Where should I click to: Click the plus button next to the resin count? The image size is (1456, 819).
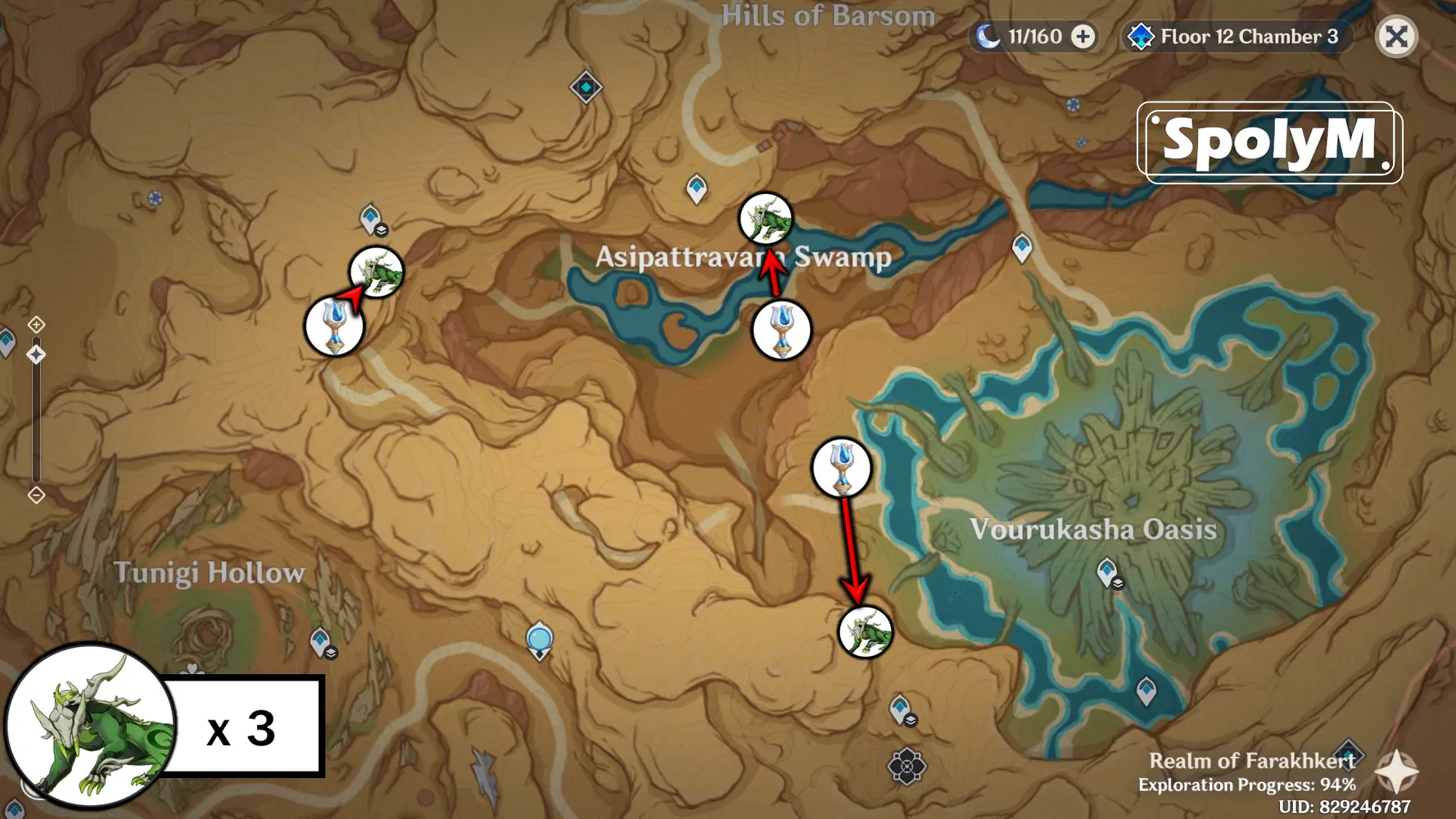tap(1083, 36)
